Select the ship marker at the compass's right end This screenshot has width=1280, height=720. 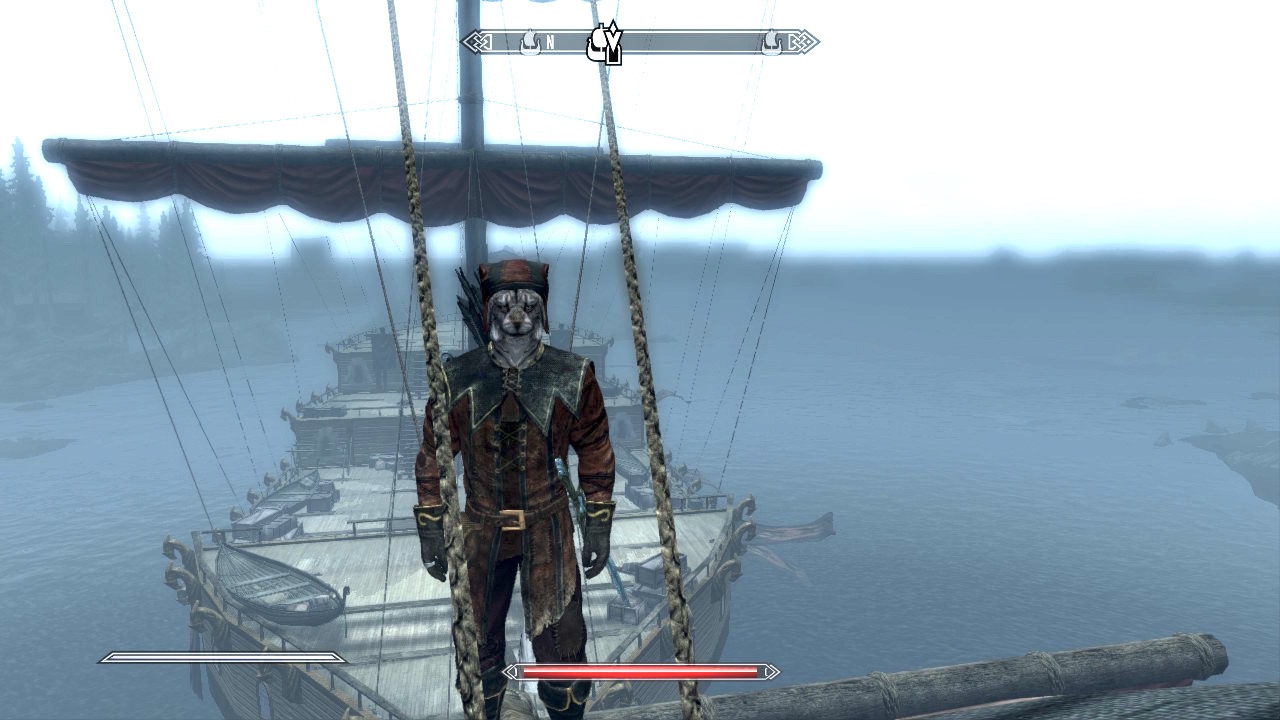(x=771, y=42)
